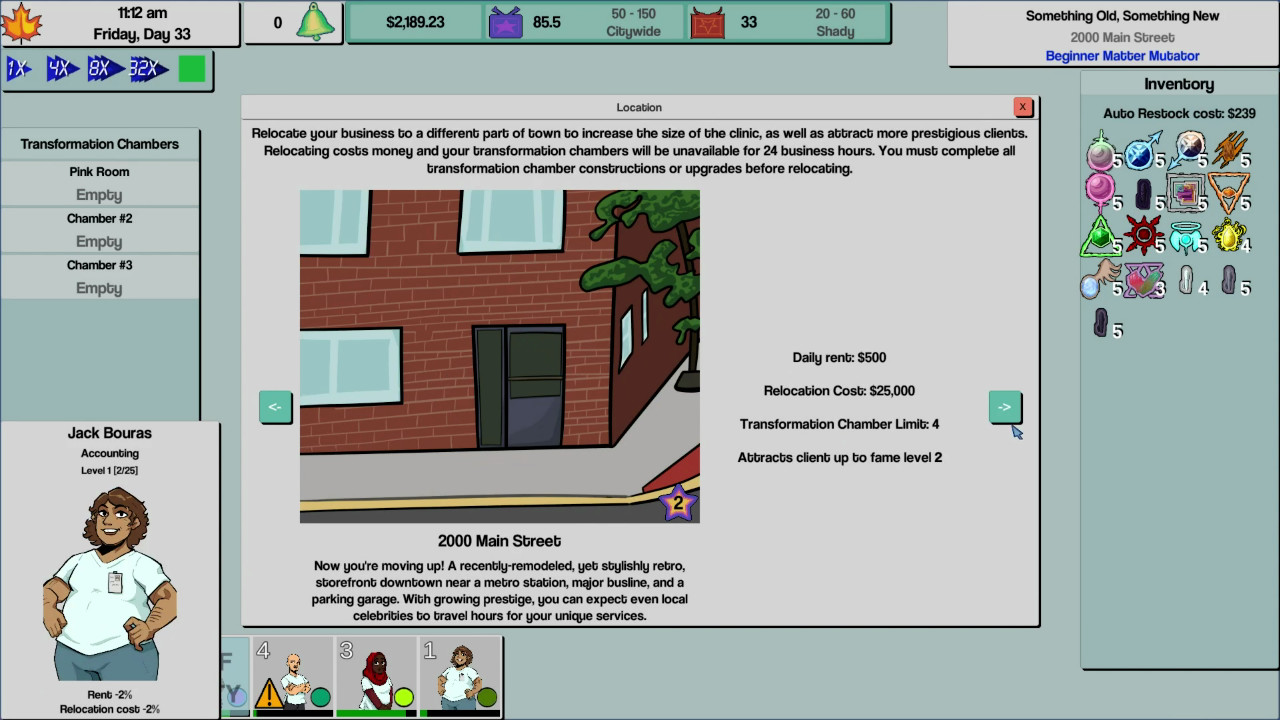This screenshot has width=1280, height=720.
Task: Advance to the next location with right arrow
Action: click(x=1006, y=407)
